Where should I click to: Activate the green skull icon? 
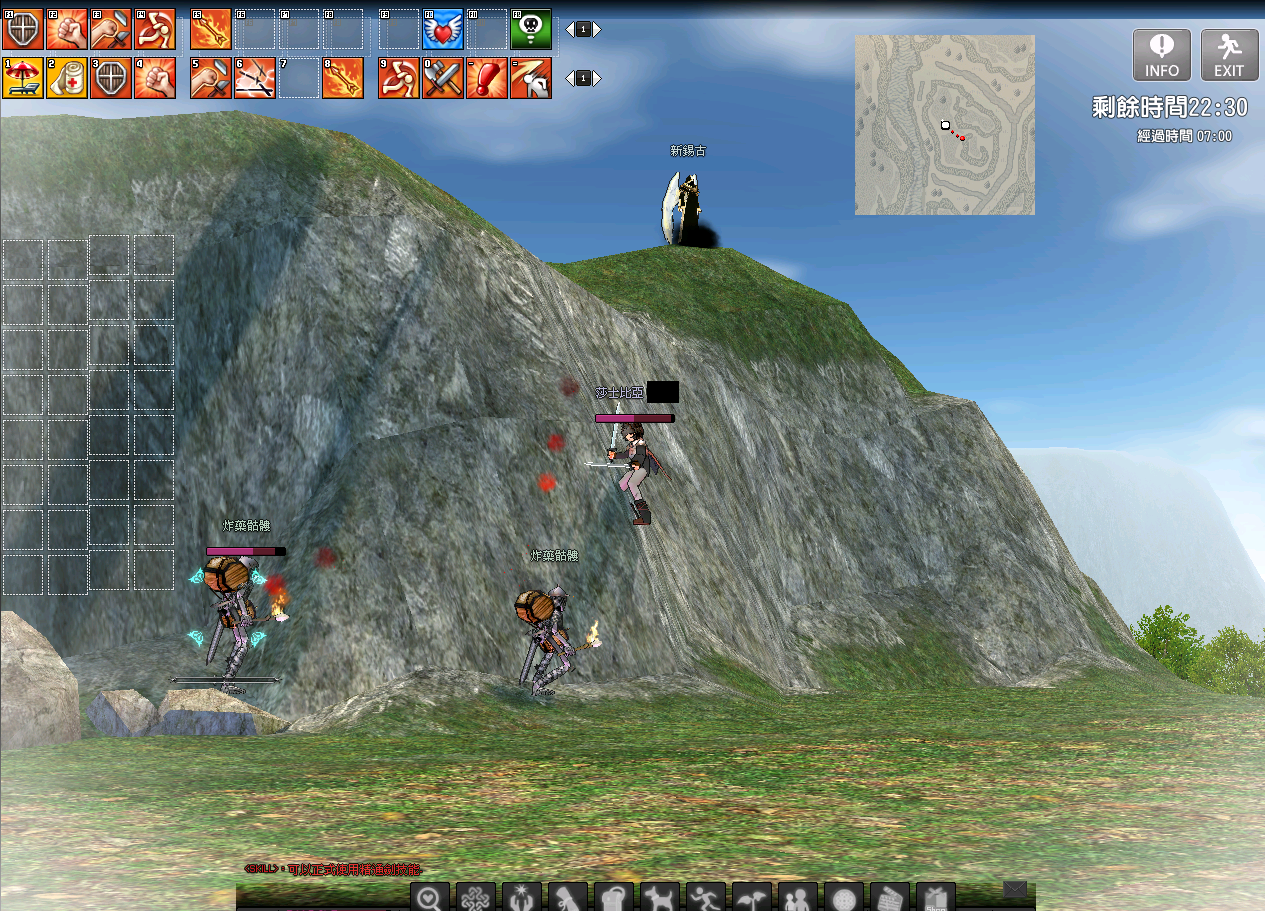point(531,30)
